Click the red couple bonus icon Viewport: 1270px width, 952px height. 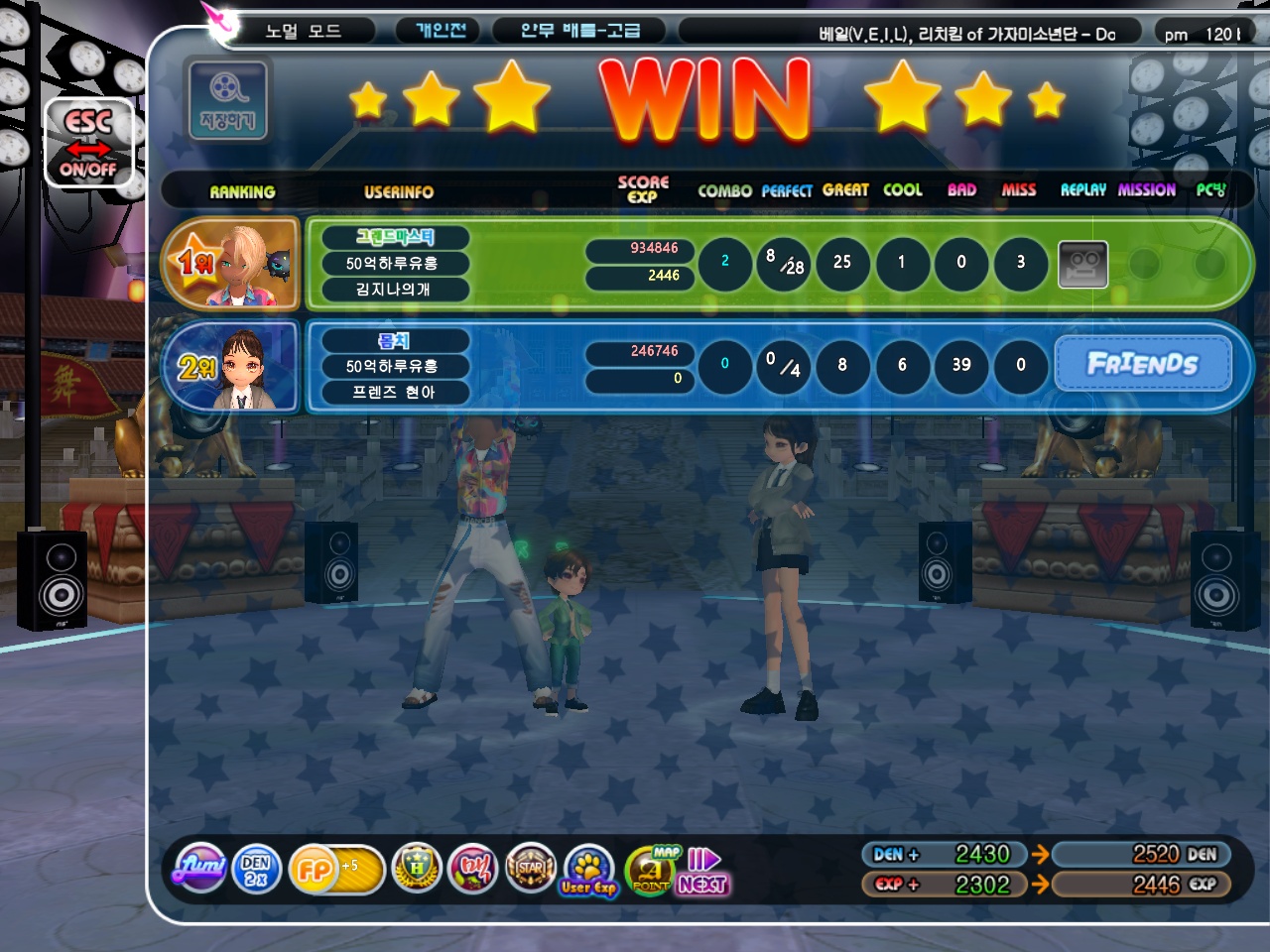(x=473, y=869)
